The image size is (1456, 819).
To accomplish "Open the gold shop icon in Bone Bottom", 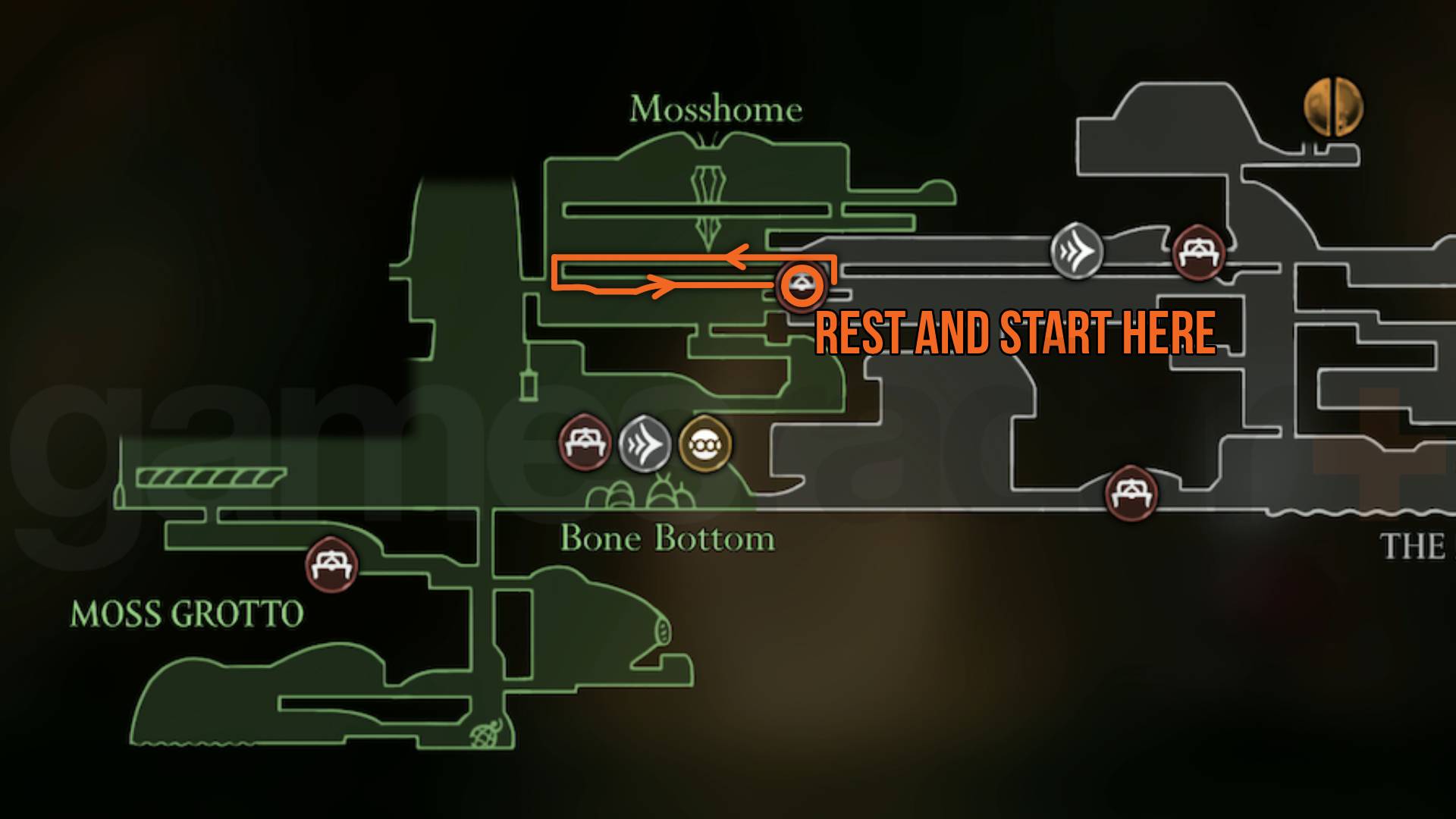I will click(x=706, y=444).
